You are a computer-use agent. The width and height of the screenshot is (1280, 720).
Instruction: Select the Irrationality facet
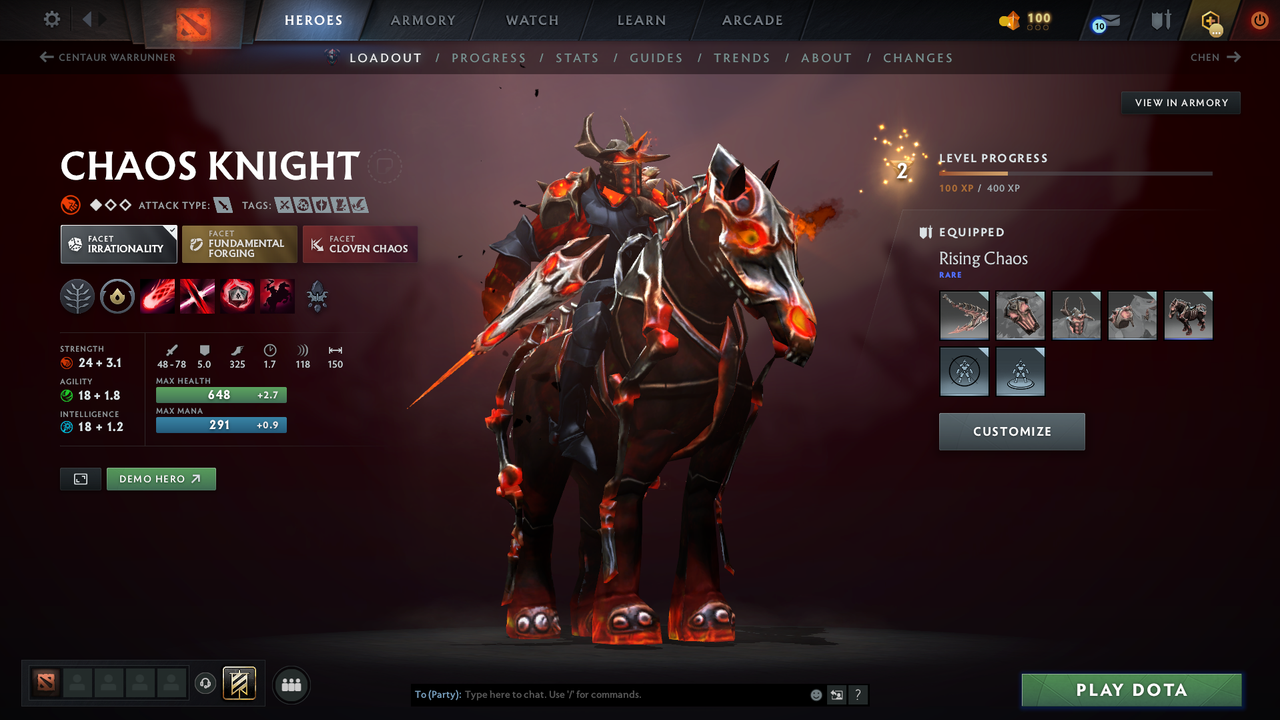pos(118,244)
